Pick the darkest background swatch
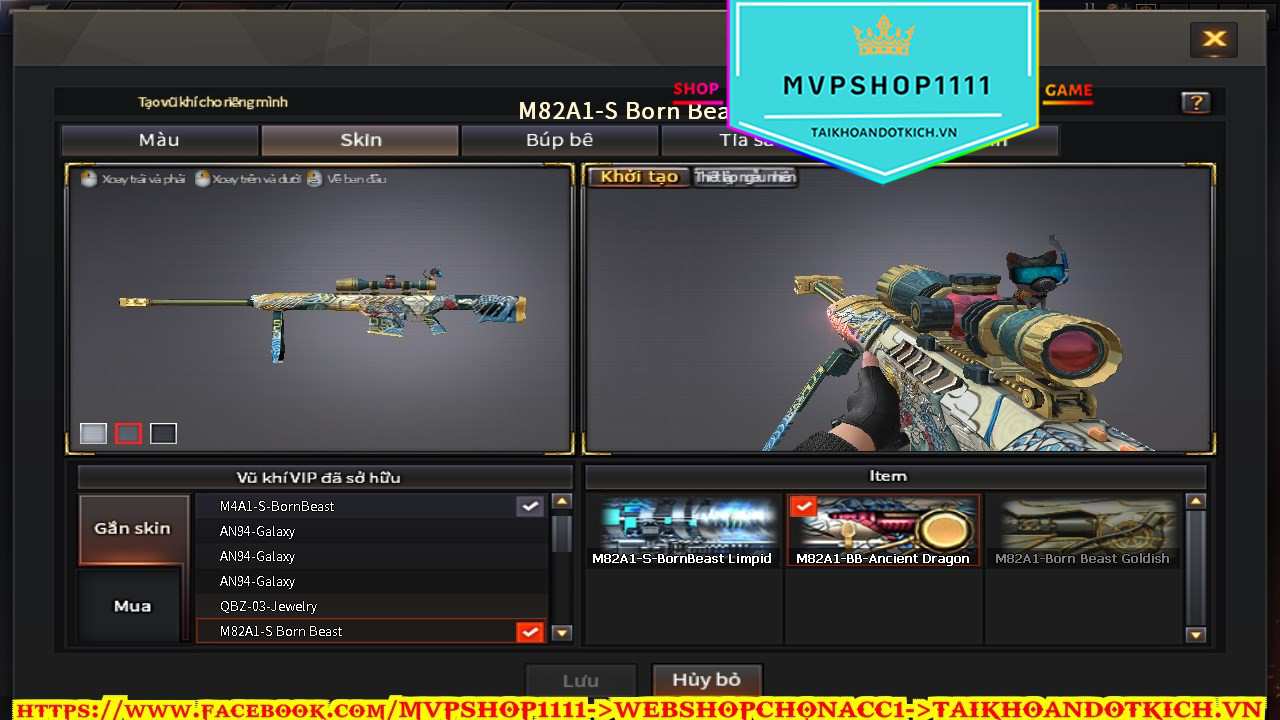The height and width of the screenshot is (720, 1280). click(x=163, y=433)
